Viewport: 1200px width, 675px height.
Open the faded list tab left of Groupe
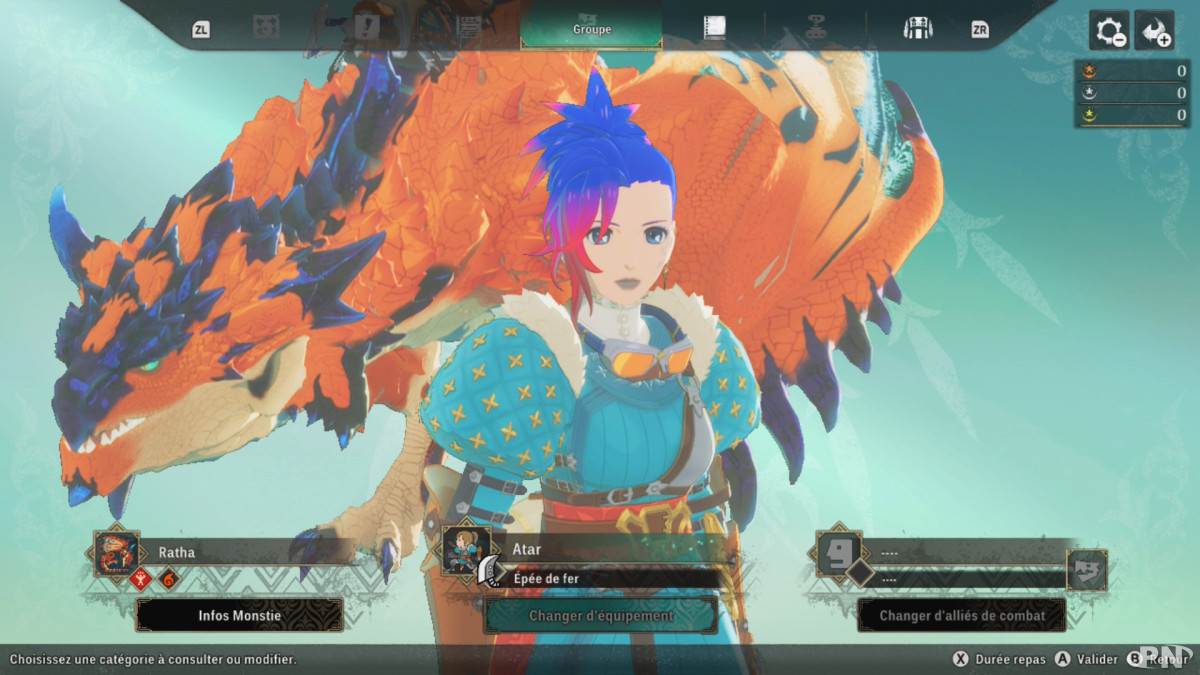468,28
